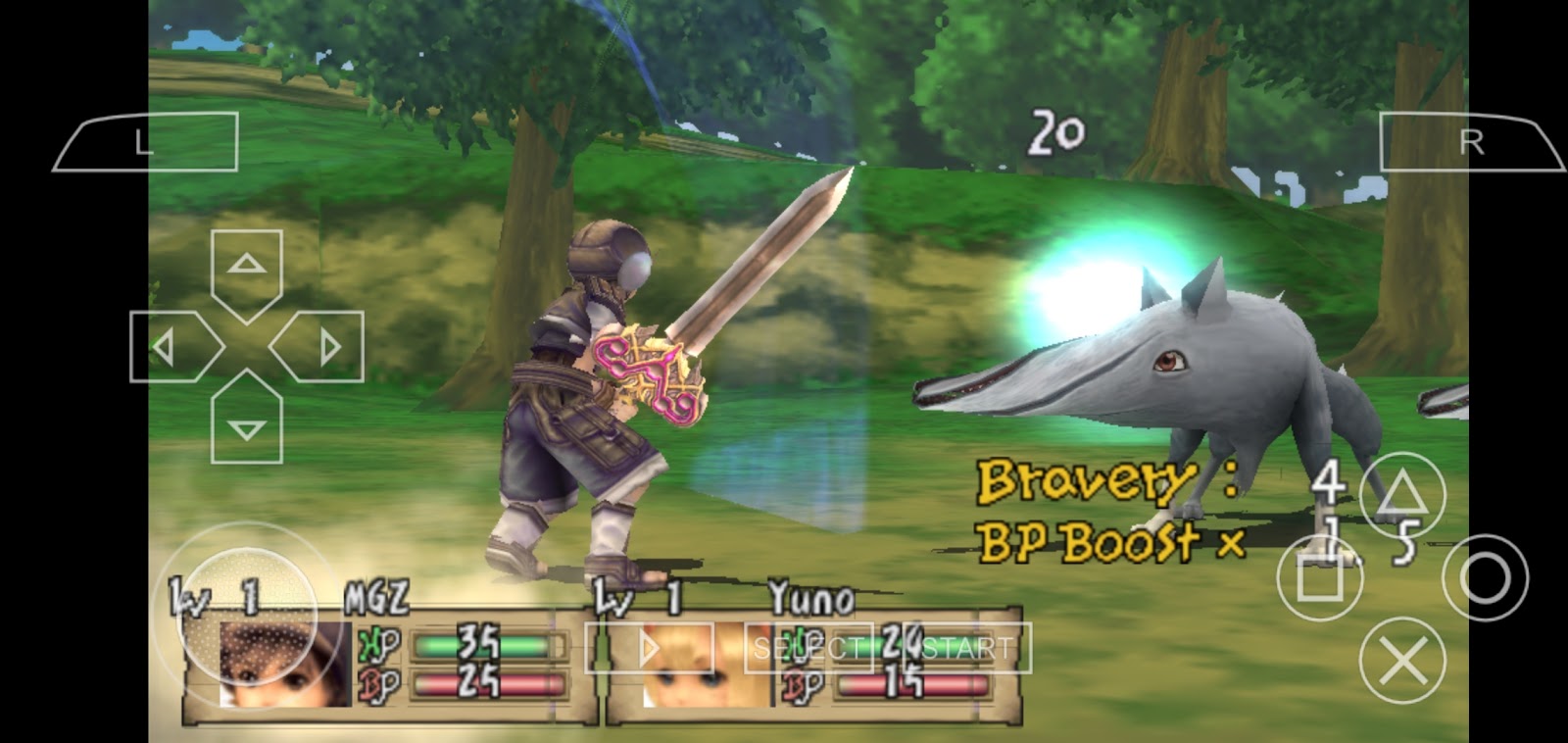Tap the L shoulder trigger
This screenshot has height=743, width=1568.
147,140
